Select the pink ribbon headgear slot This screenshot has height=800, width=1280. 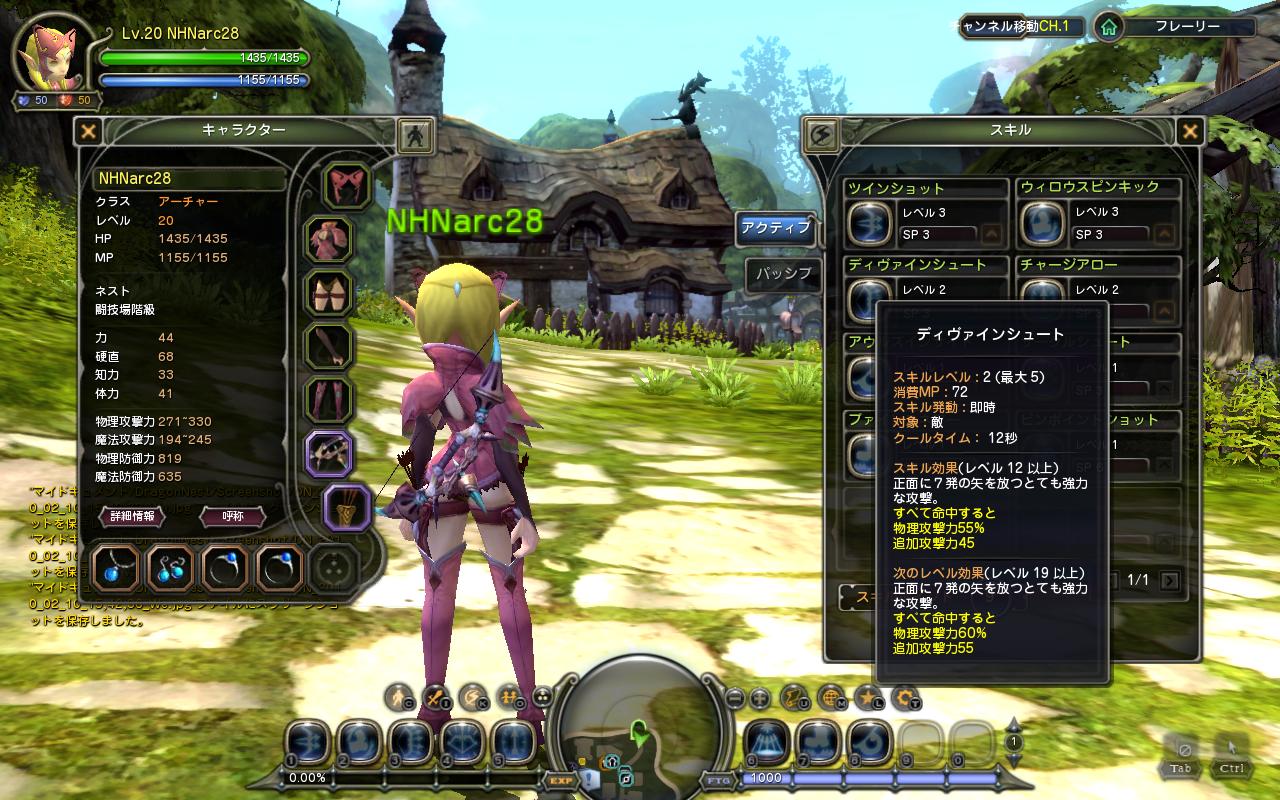pyautogui.click(x=347, y=185)
